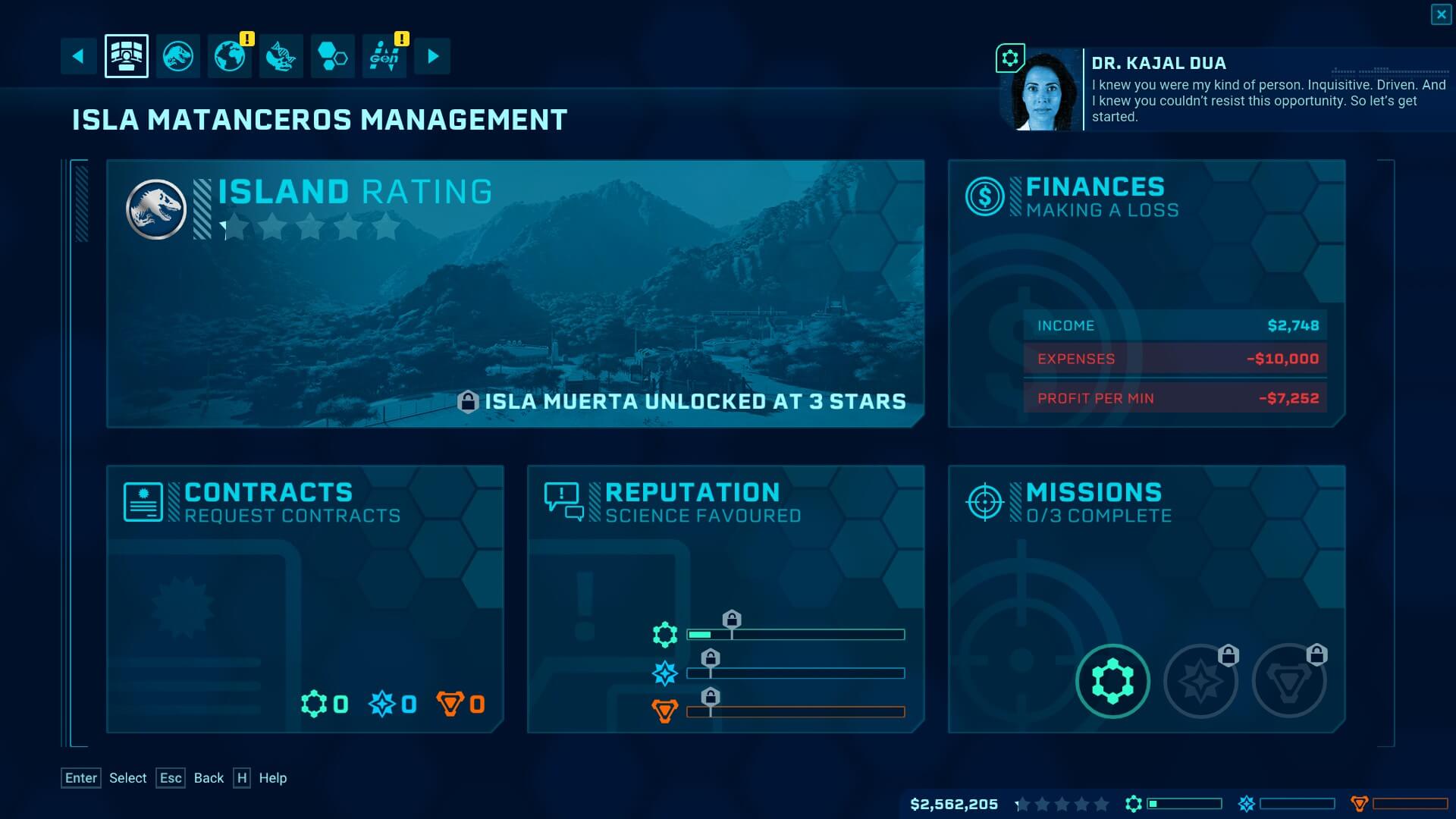The image size is (1456, 819).
Task: Switch to the hexagon research tab
Action: pyautogui.click(x=333, y=56)
